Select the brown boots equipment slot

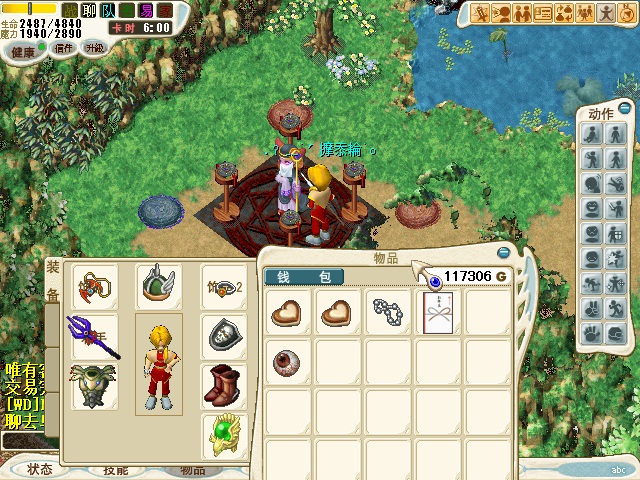tap(223, 386)
